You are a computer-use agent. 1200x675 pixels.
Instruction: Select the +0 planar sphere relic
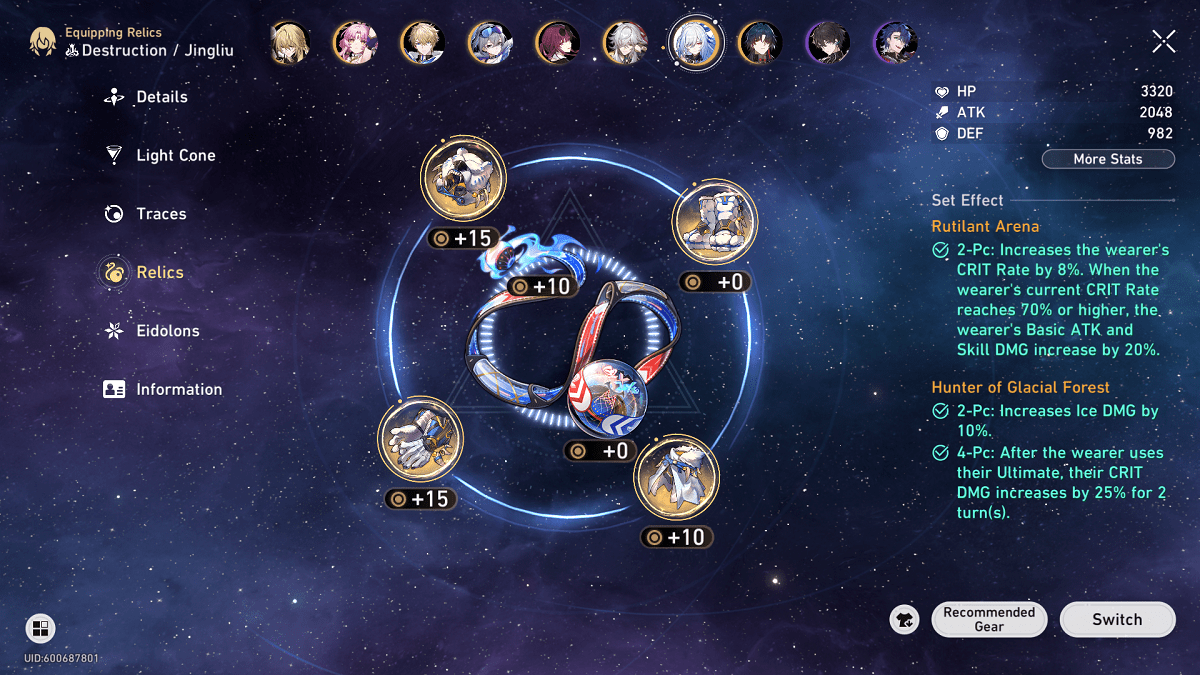pyautogui.click(x=606, y=397)
